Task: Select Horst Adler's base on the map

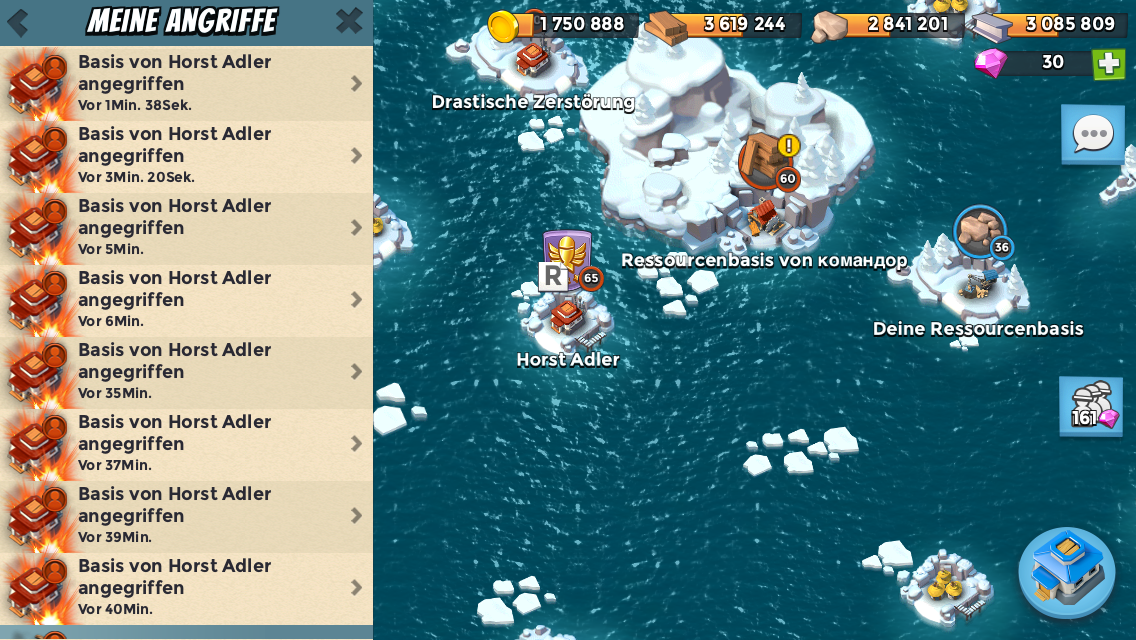Action: click(x=567, y=315)
